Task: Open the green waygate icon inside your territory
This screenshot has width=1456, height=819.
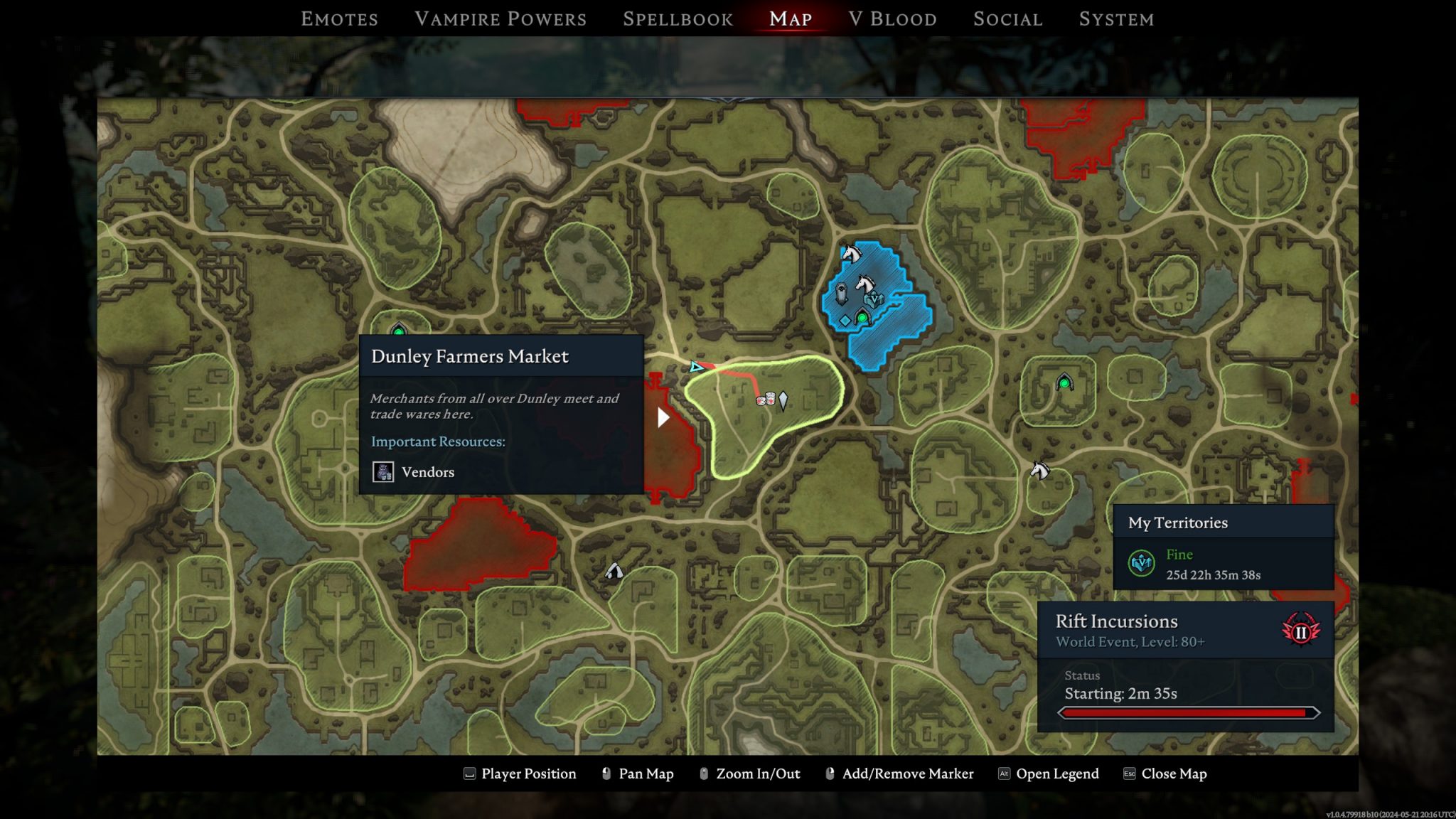Action: [862, 318]
